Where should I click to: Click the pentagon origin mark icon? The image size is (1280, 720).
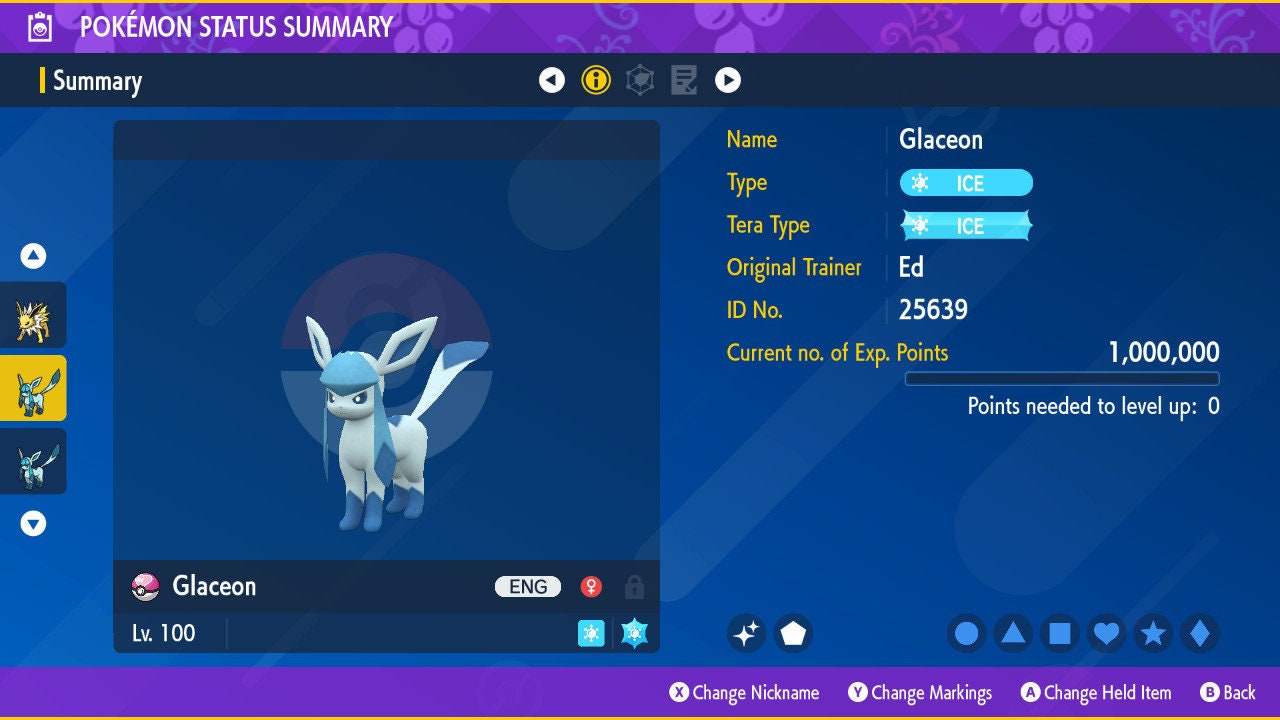793,633
